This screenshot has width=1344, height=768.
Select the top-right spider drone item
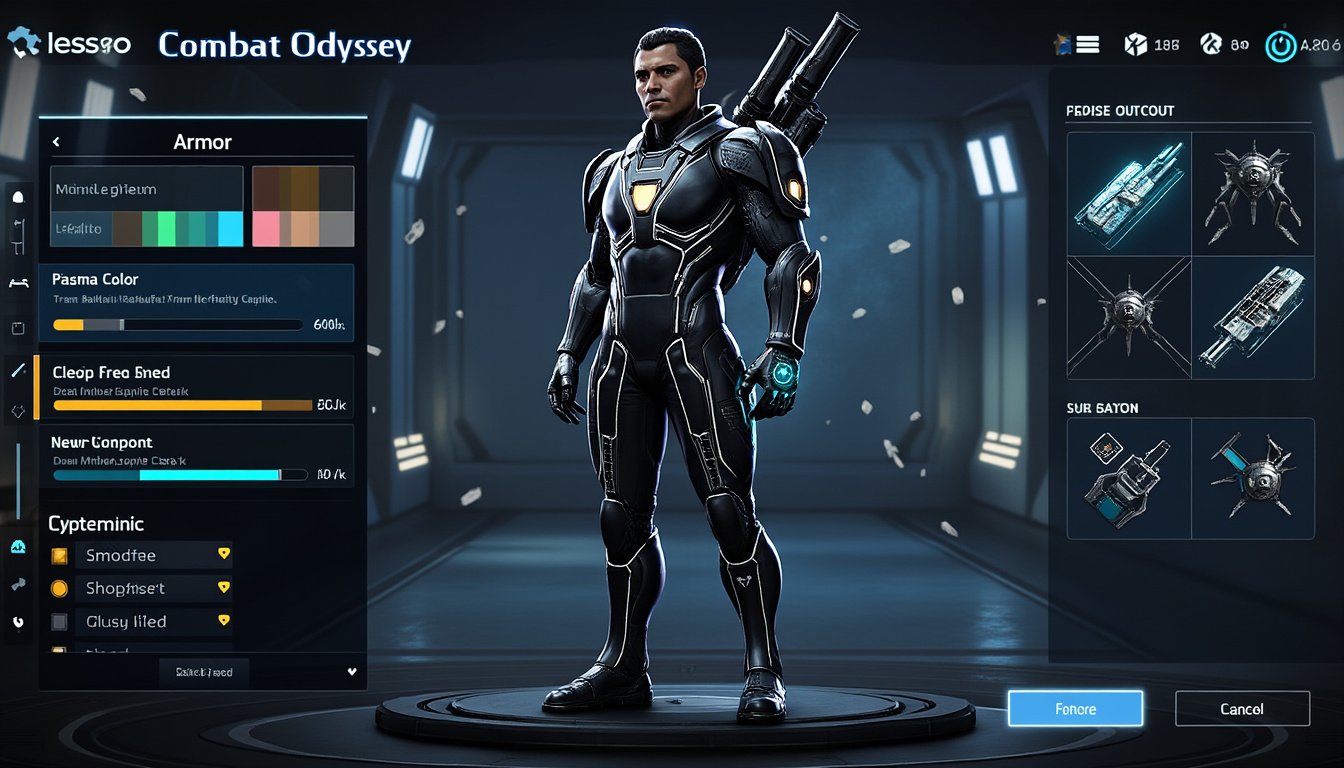(1252, 194)
